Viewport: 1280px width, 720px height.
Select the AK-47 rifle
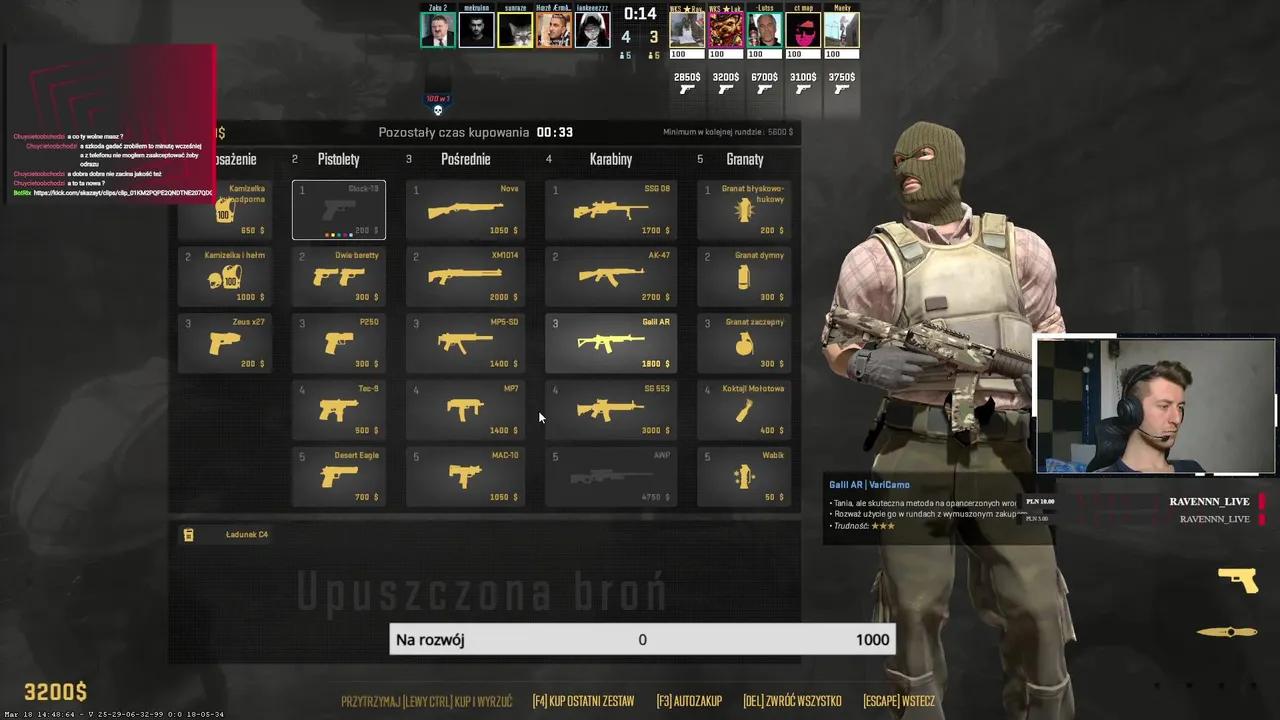pyautogui.click(x=610, y=277)
